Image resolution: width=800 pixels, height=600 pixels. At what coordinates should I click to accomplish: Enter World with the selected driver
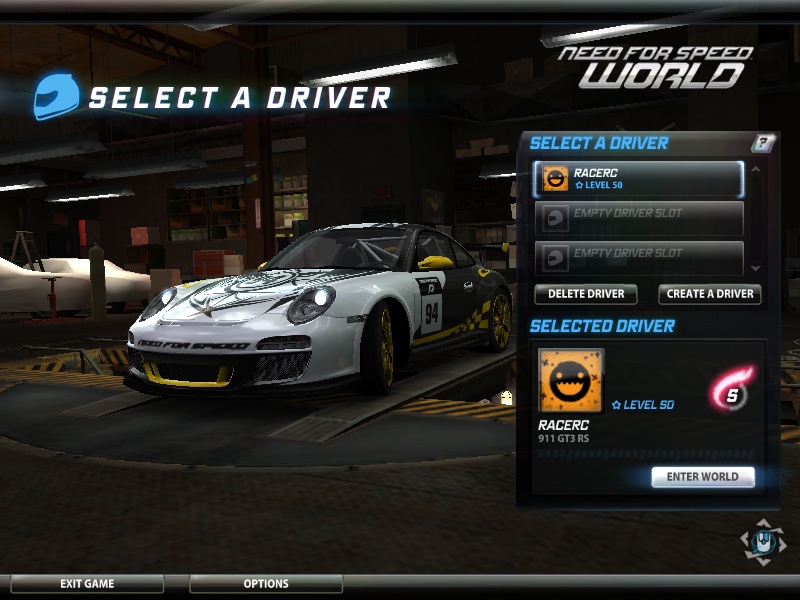click(702, 477)
